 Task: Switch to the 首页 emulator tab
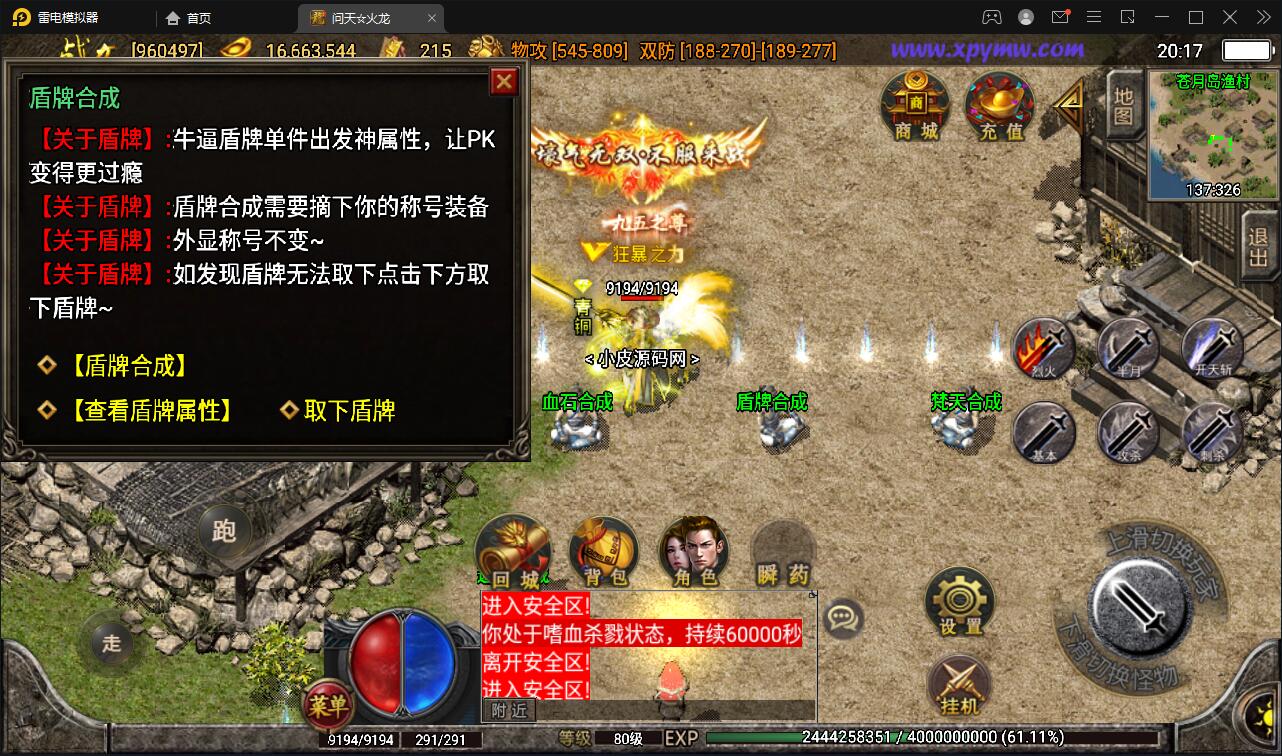point(187,17)
